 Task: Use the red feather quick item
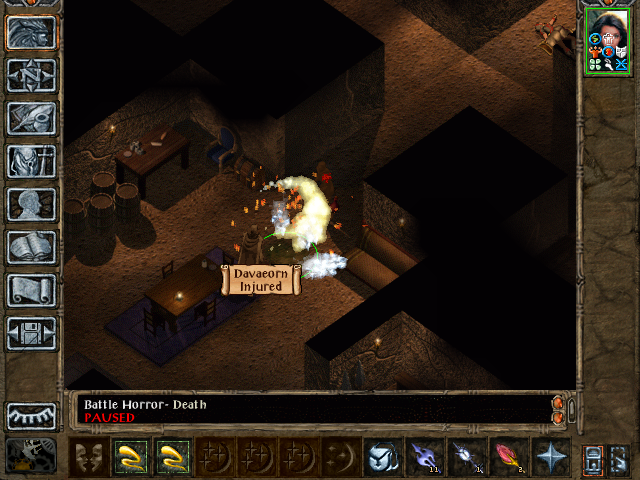pos(508,456)
